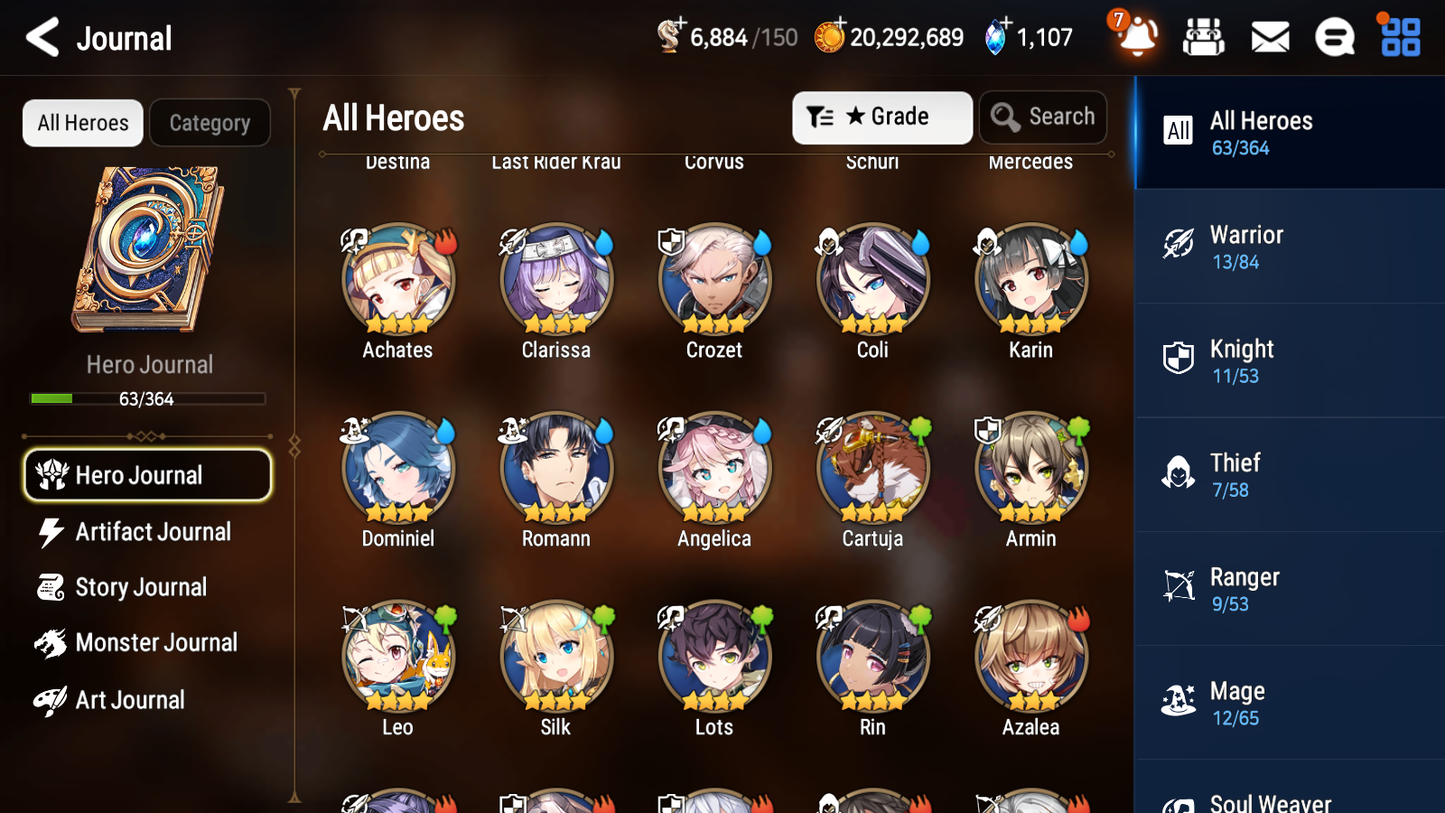This screenshot has width=1445, height=813.
Task: Open the notification bell alerts
Action: [x=1137, y=36]
